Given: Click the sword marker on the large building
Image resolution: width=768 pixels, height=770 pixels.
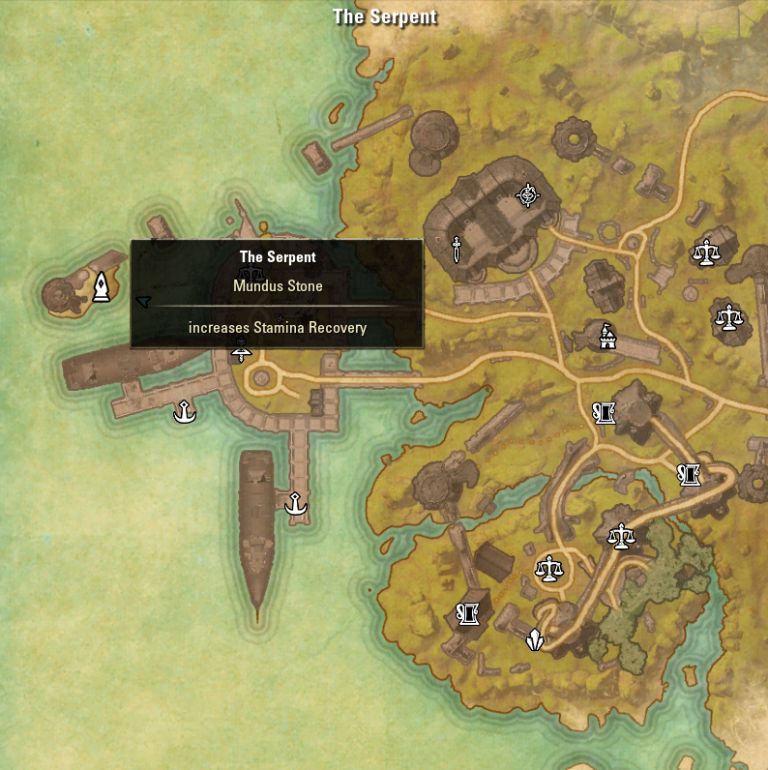Looking at the screenshot, I should (456, 248).
